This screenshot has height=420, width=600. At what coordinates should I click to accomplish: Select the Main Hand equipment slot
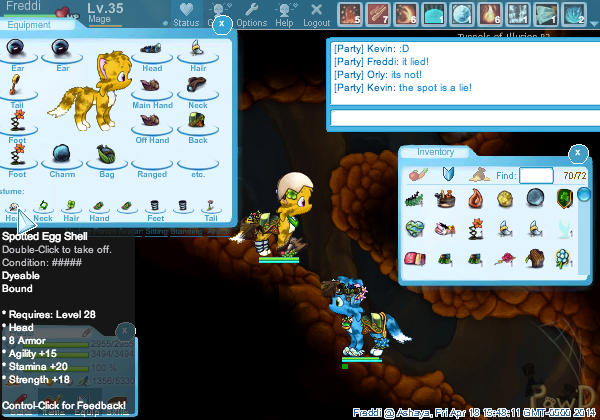(x=152, y=87)
